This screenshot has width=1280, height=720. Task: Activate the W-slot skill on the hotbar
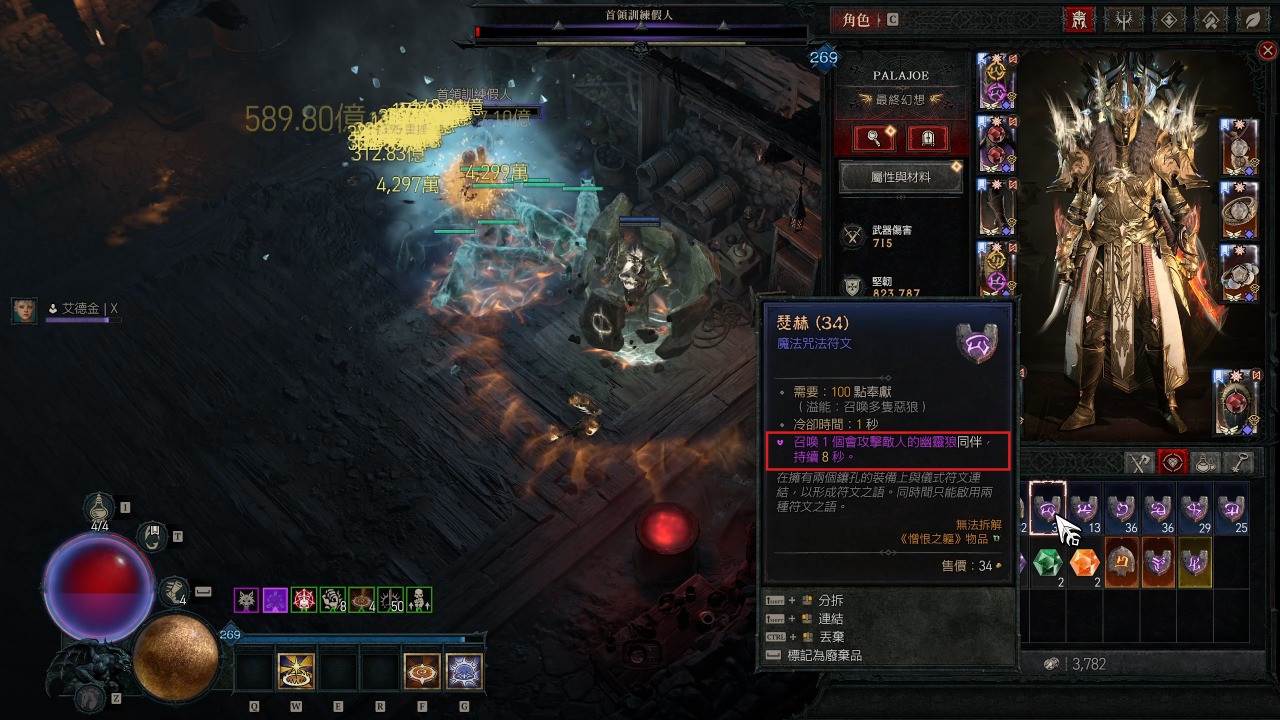(297, 672)
